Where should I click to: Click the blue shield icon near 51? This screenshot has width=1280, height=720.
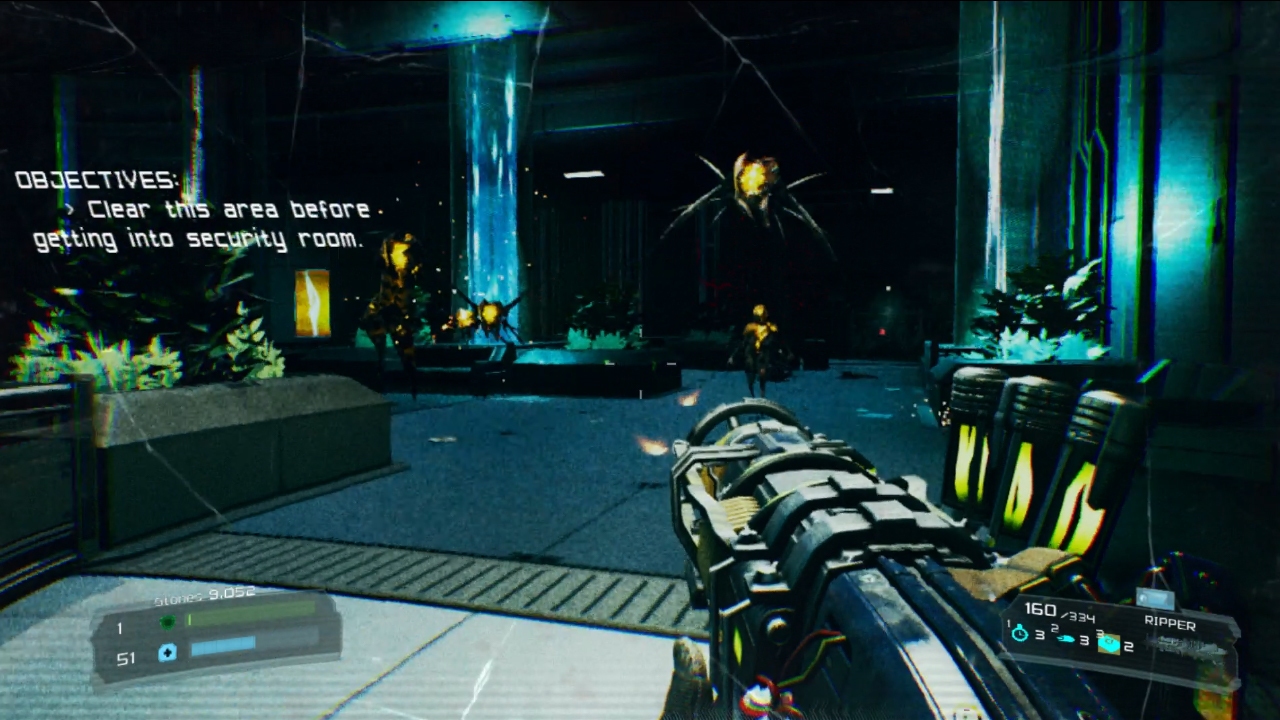167,651
